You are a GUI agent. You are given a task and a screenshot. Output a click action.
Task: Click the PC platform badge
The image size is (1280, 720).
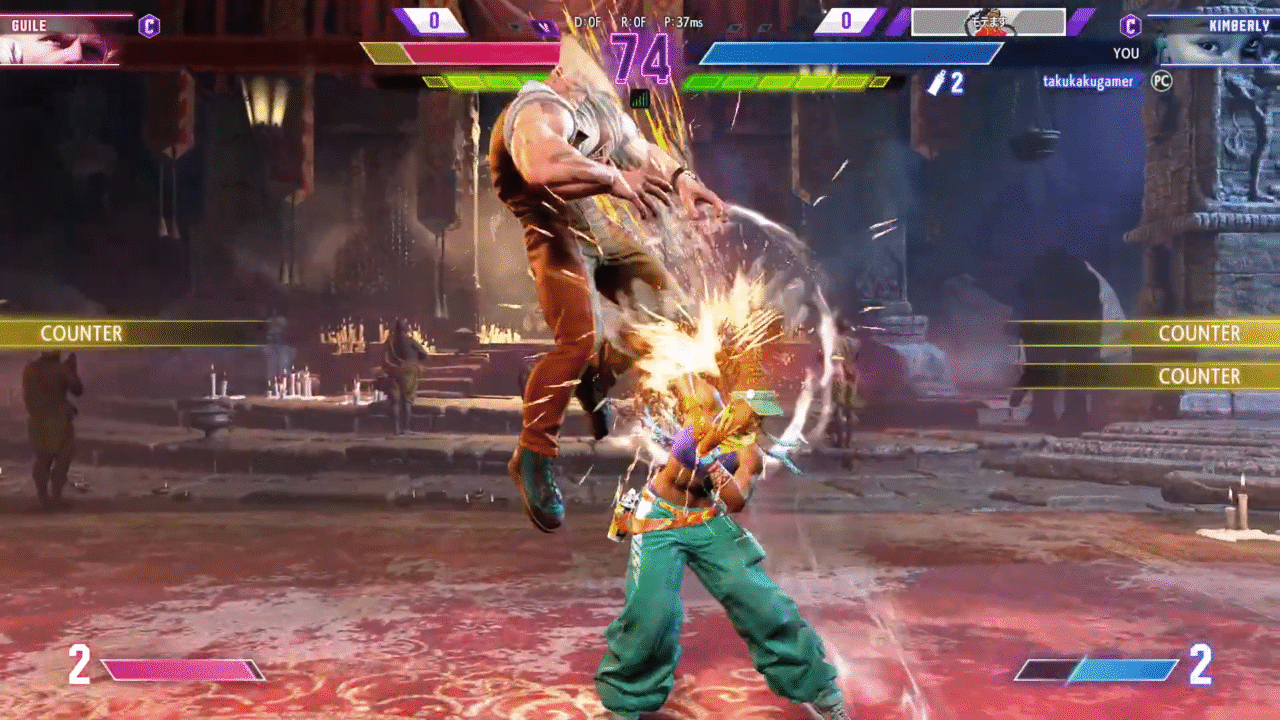click(x=1161, y=81)
